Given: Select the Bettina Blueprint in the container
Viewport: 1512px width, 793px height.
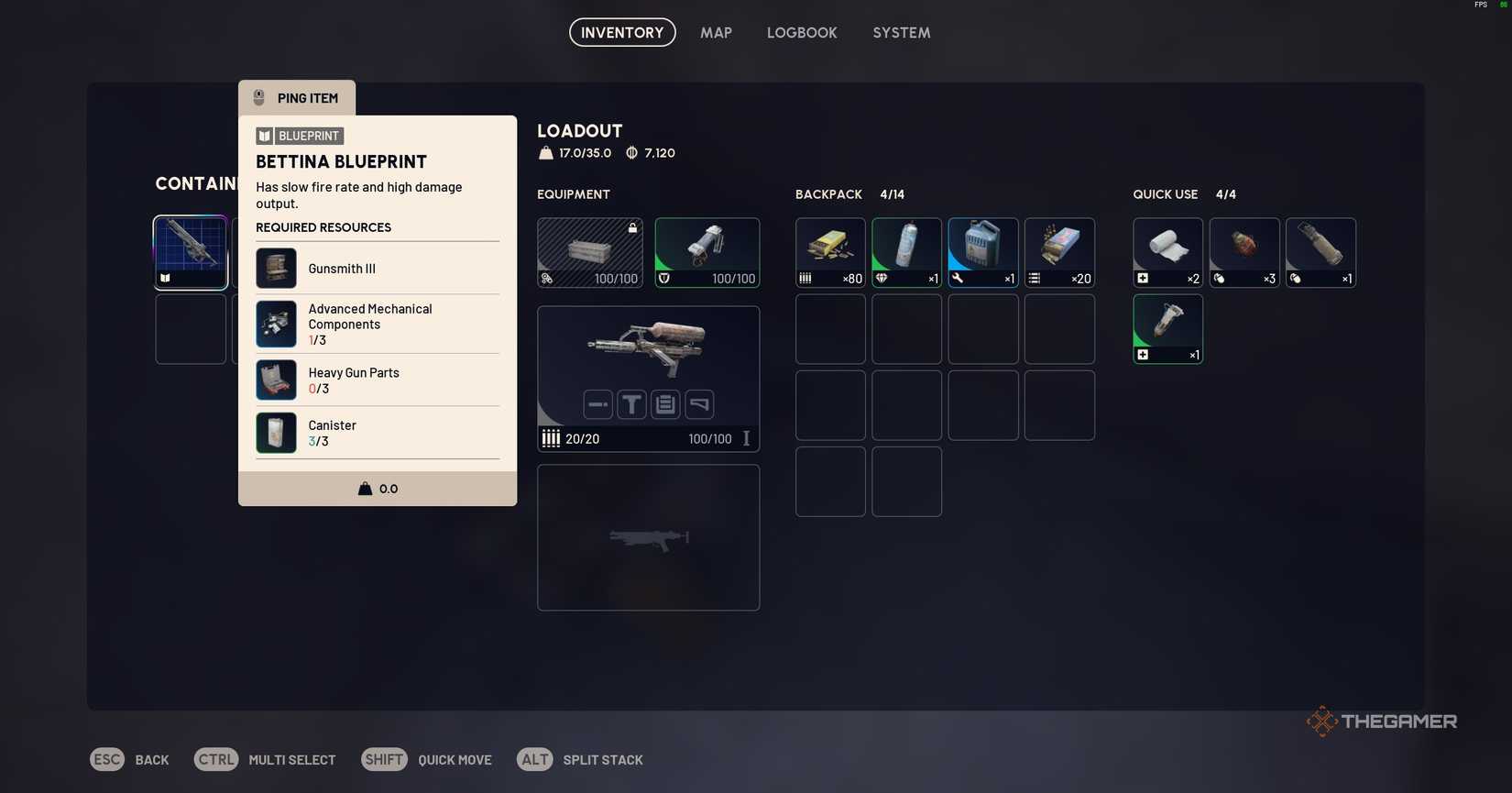Looking at the screenshot, I should click(190, 251).
